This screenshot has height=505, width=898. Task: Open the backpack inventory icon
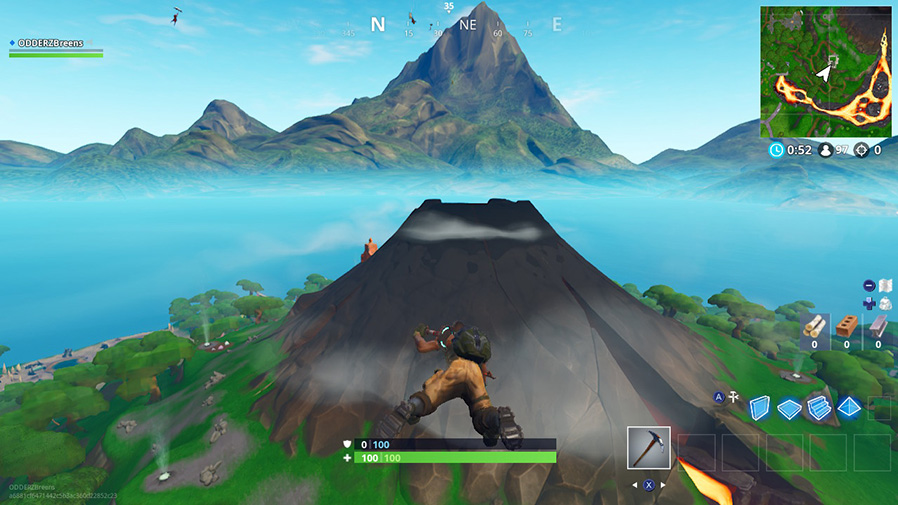884,303
